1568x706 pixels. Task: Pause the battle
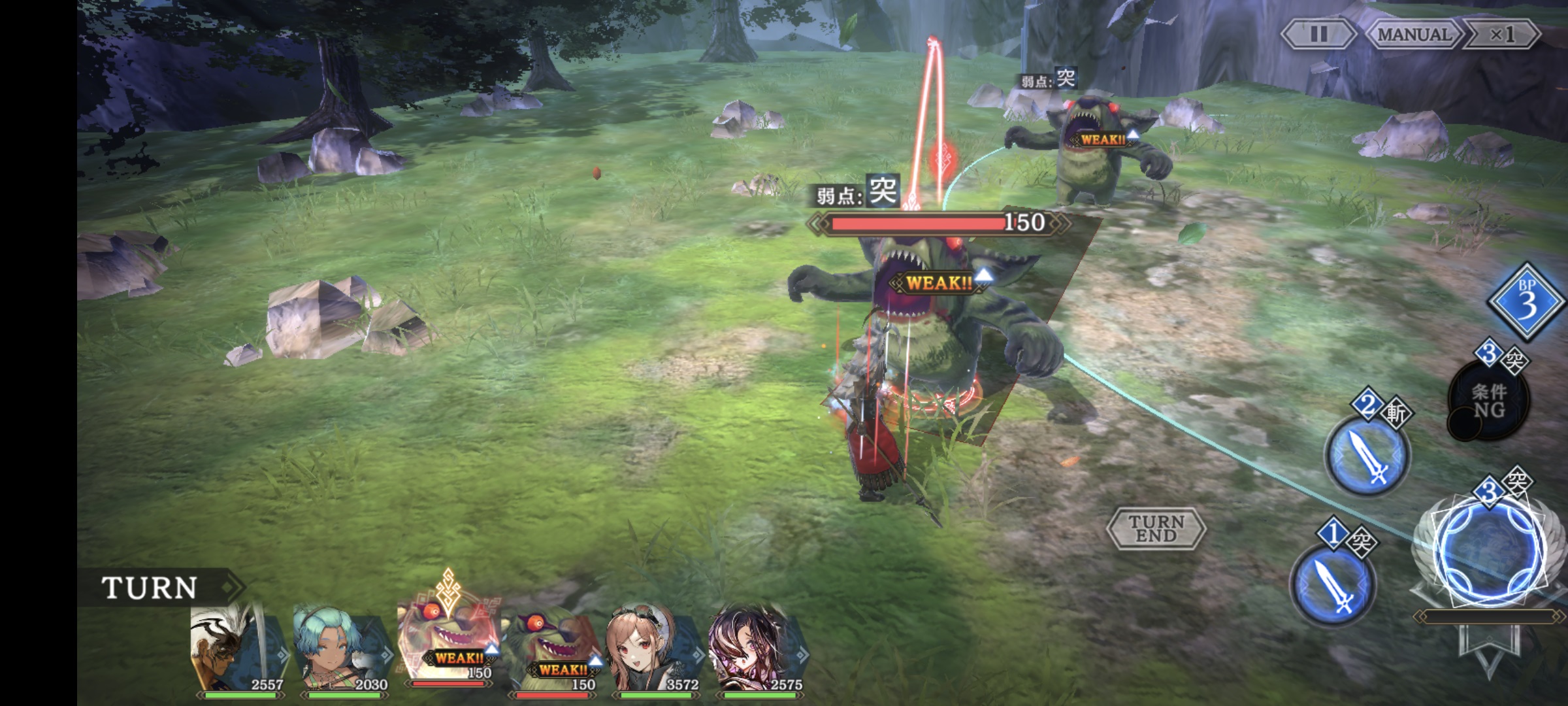click(1318, 34)
